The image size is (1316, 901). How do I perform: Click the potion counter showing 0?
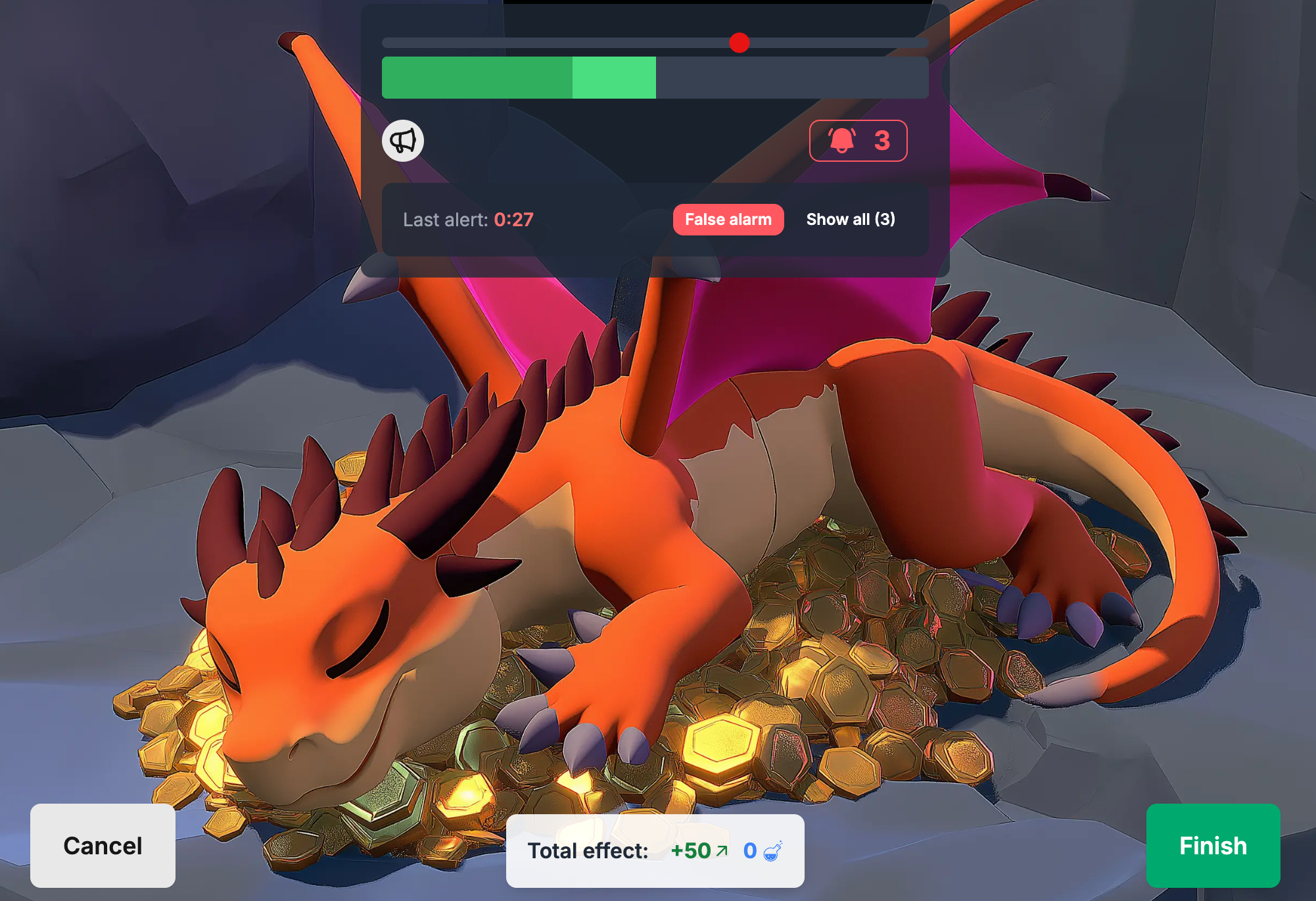click(749, 850)
